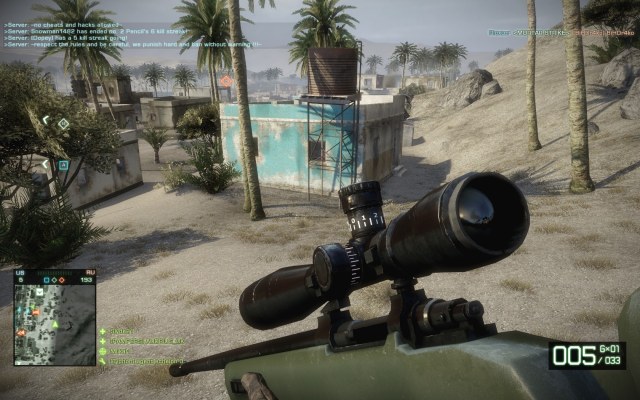Image resolution: width=640 pixels, height=400 pixels.
Task: Select the blue square objective marker over trees
Action: (x=63, y=165)
